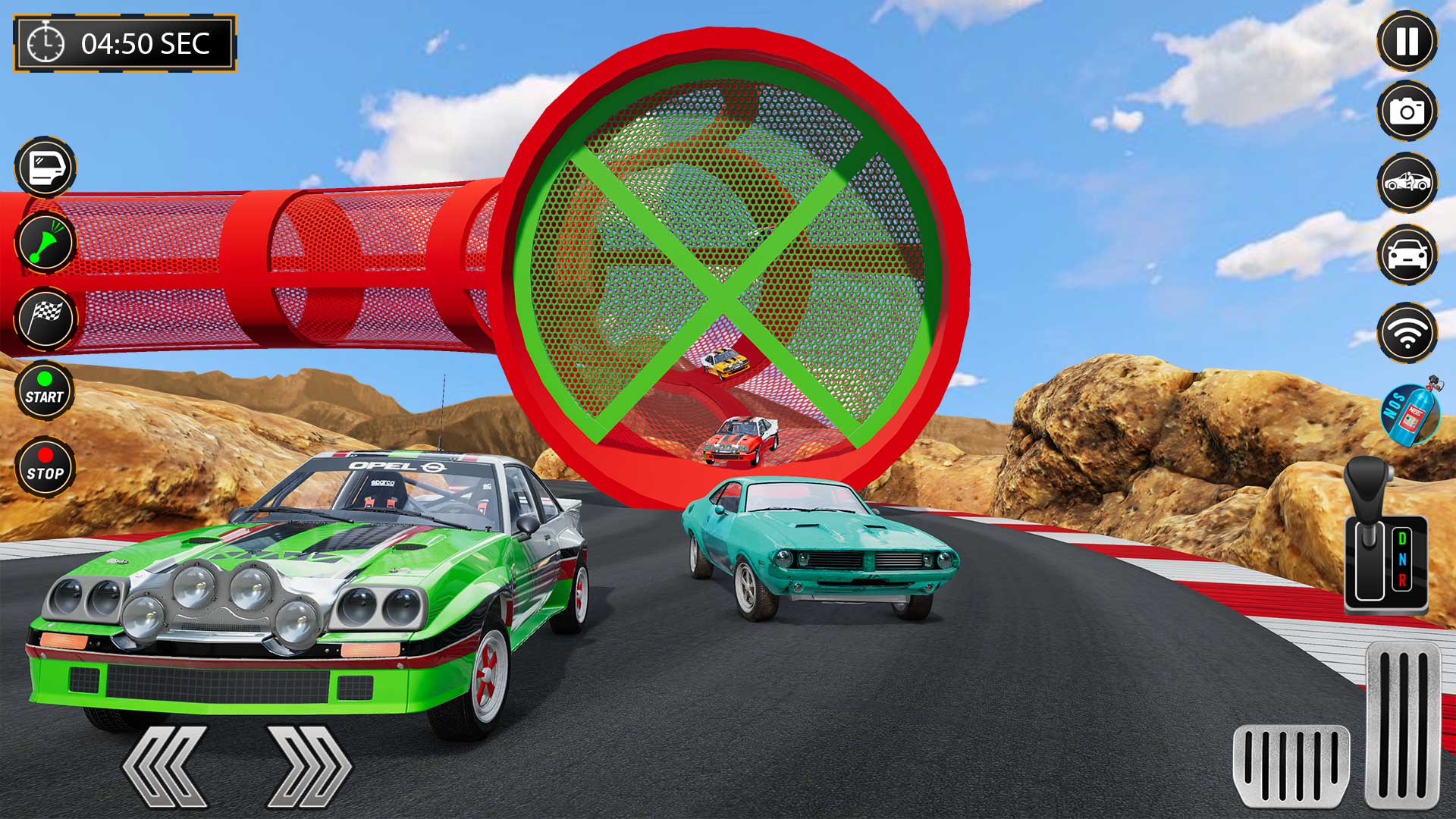
Task: Shift gear to R on the gearbox
Action: click(1403, 579)
